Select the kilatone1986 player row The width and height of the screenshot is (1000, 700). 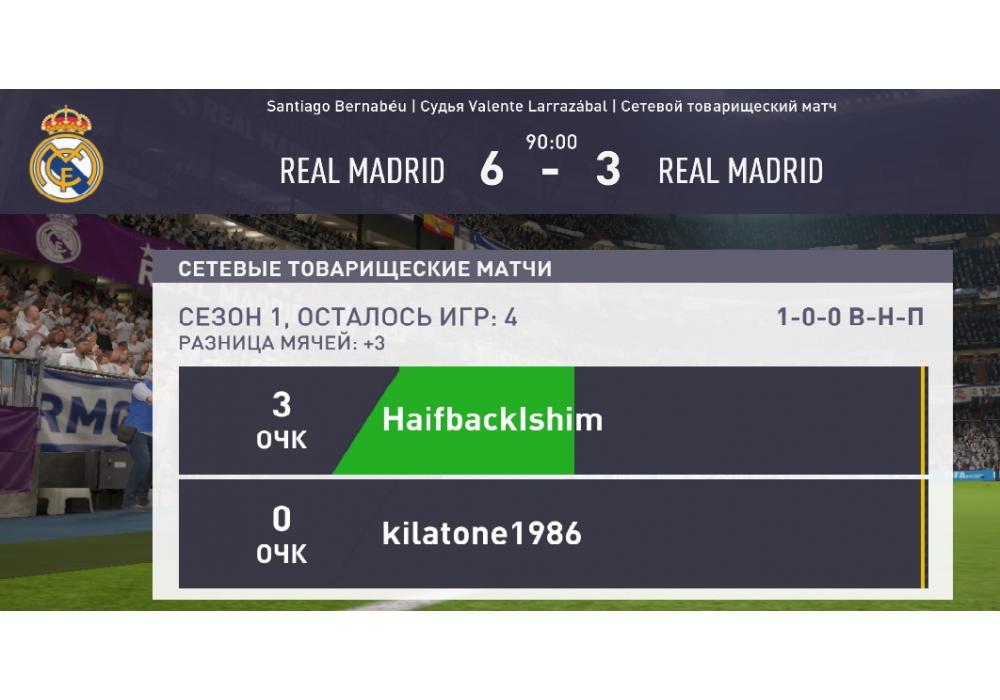[x=550, y=534]
